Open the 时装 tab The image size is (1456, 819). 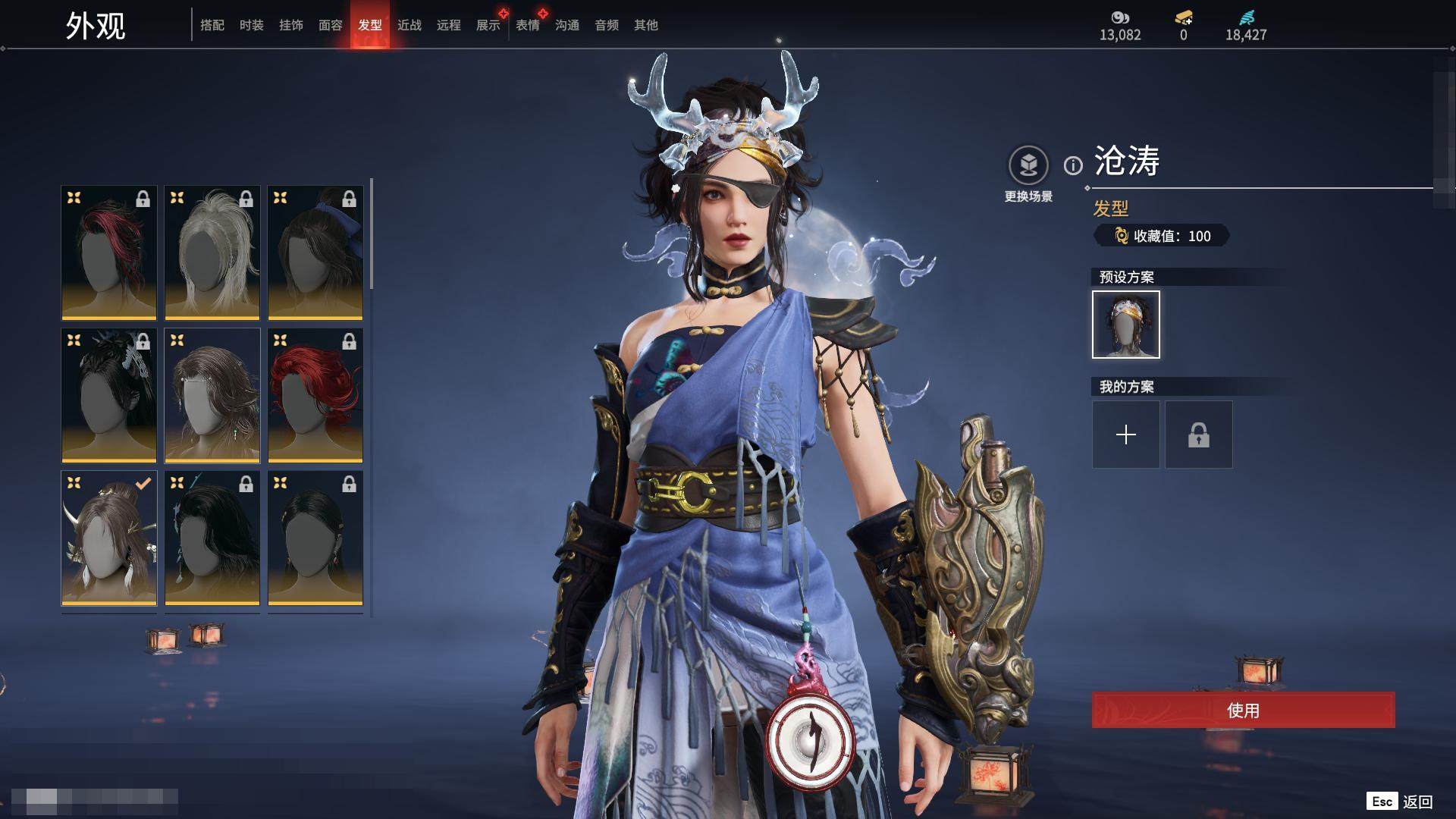click(252, 25)
